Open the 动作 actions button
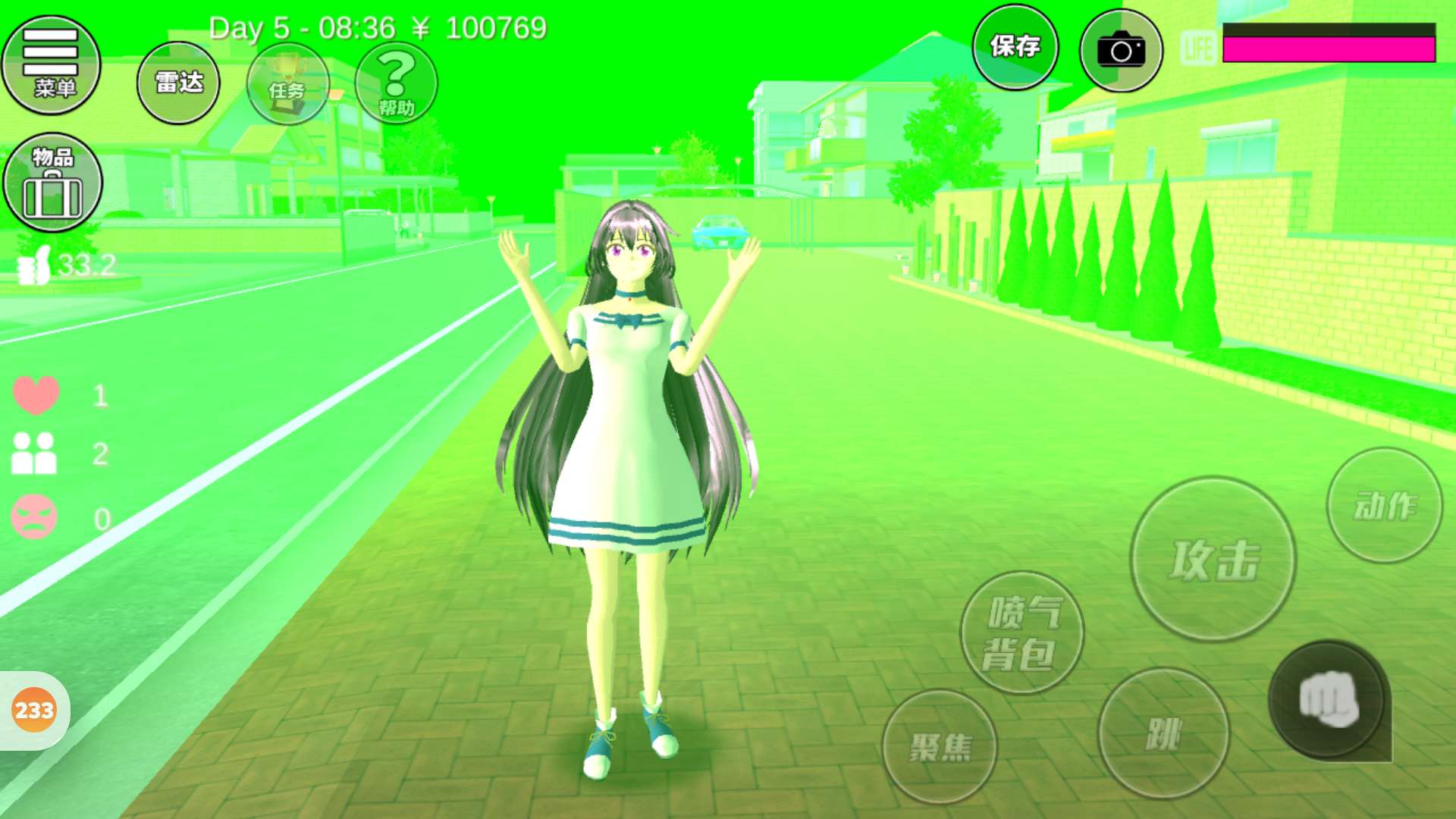 tap(1384, 505)
